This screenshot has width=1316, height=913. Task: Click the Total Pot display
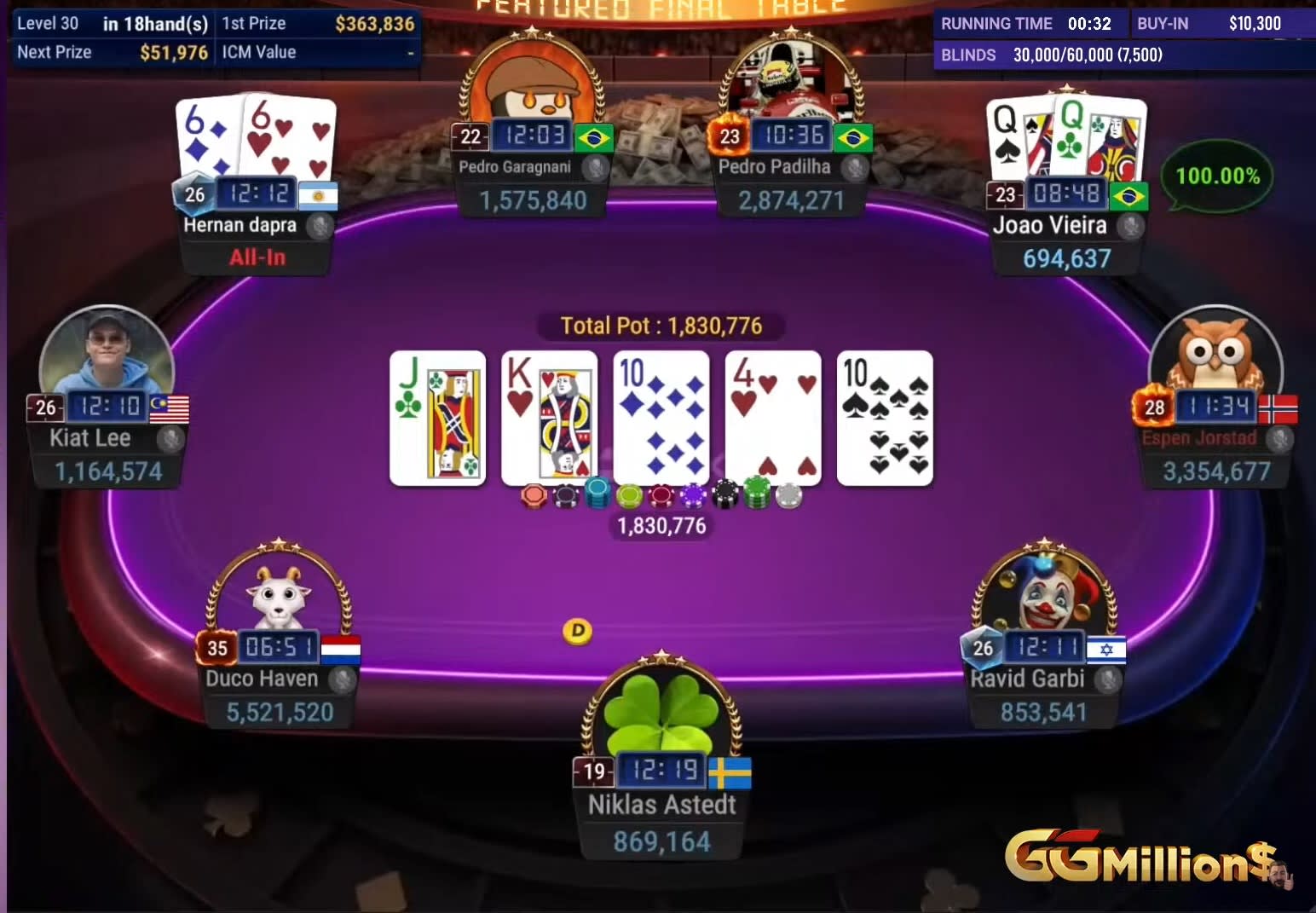pos(661,326)
